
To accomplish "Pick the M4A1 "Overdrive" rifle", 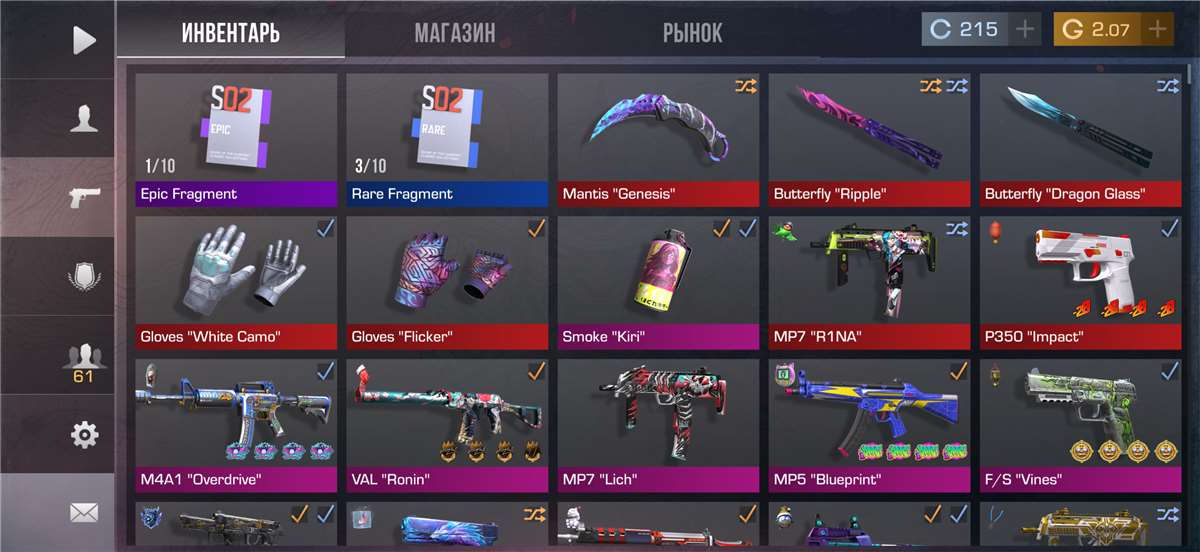I will click(x=236, y=424).
